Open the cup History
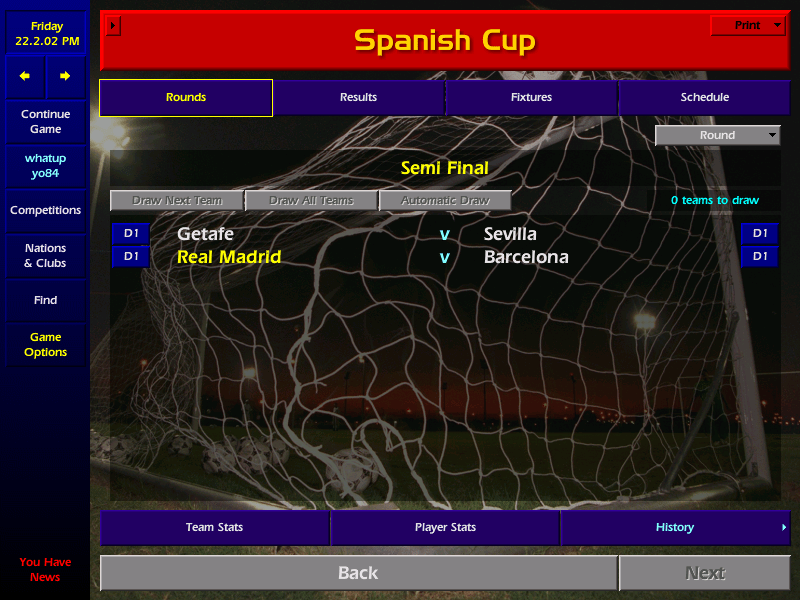This screenshot has height=600, width=800. point(675,527)
